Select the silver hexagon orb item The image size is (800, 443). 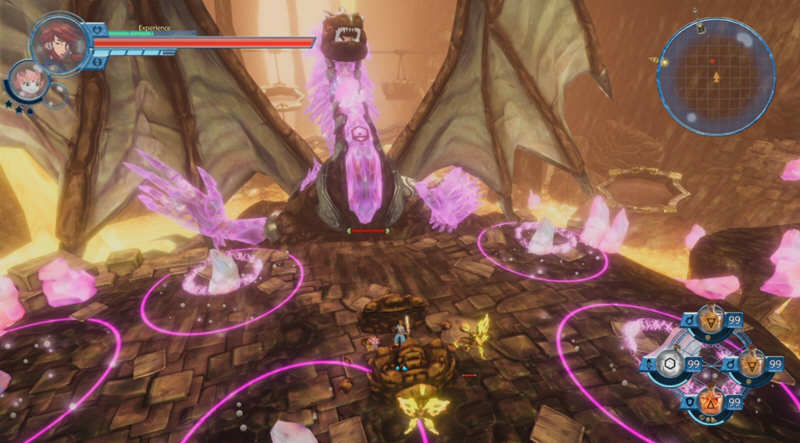670,364
